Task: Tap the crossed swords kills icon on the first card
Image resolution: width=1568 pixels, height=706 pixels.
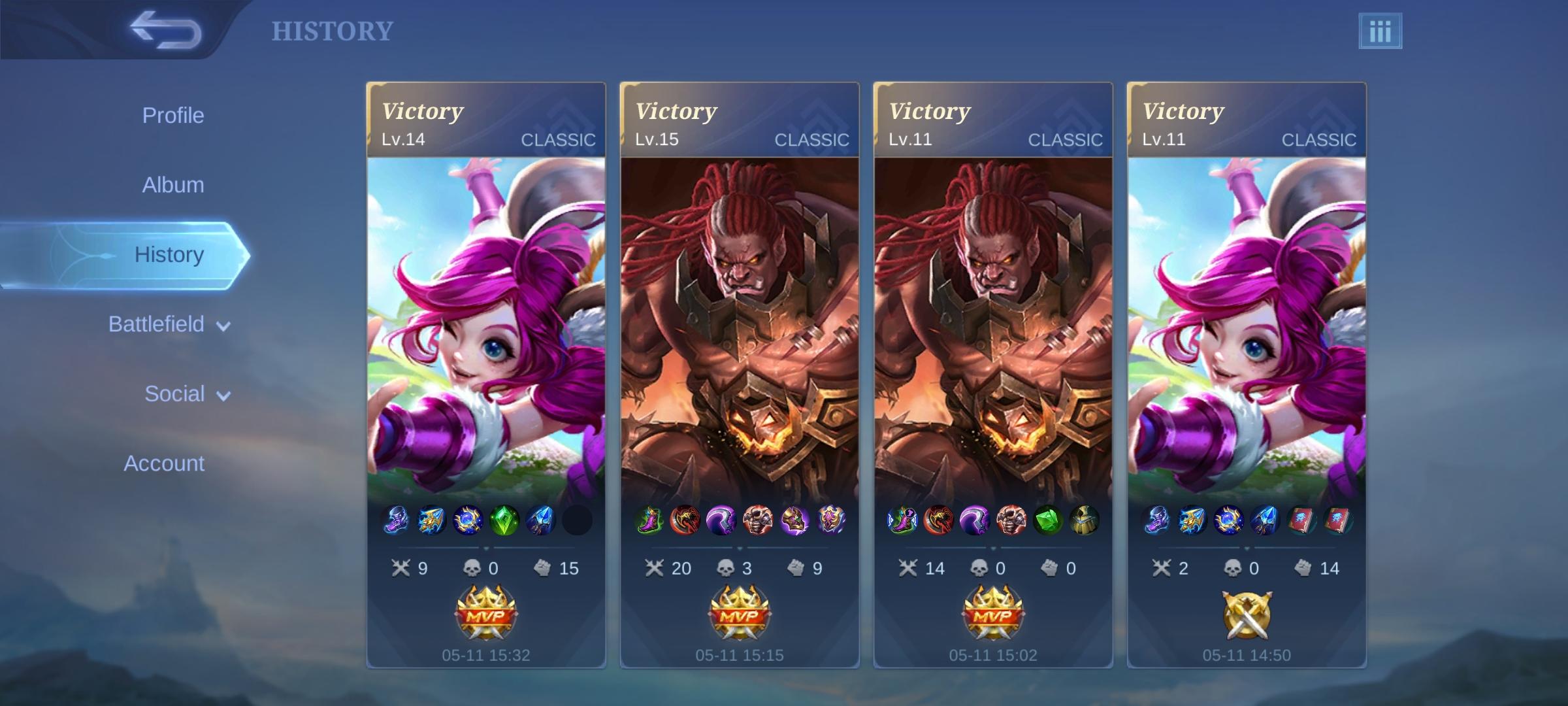Action: coord(401,568)
